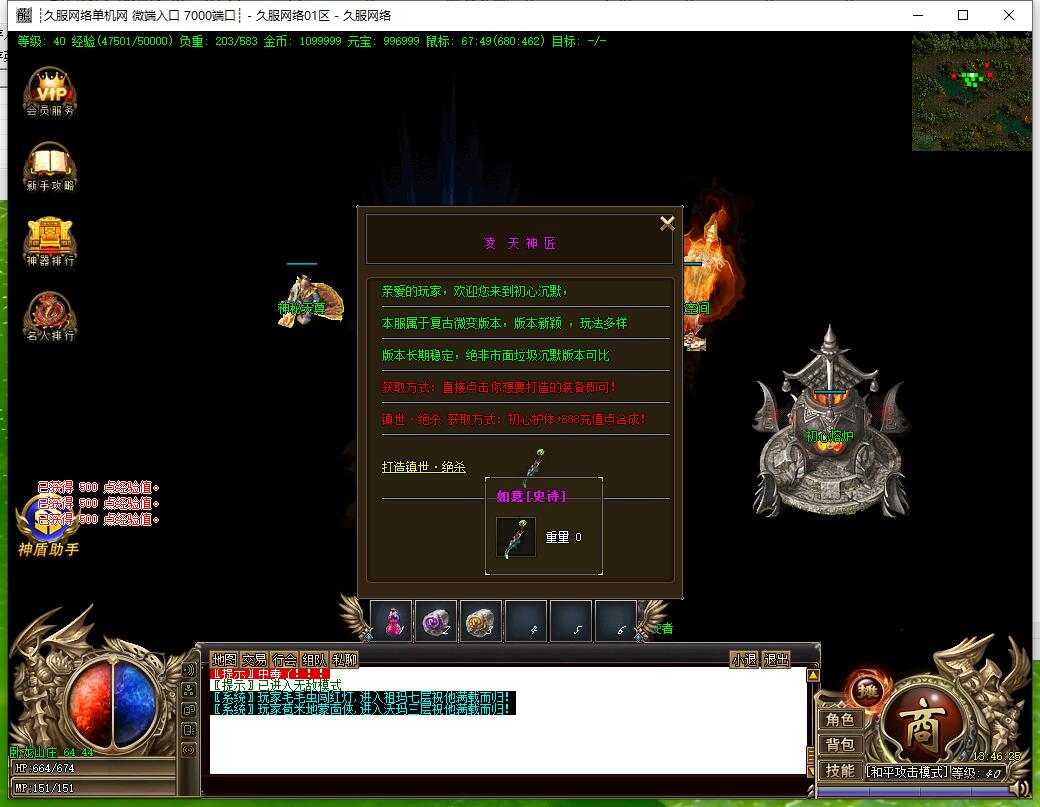1040x807 pixels.
Task: Maximize the game window
Action: coord(963,15)
